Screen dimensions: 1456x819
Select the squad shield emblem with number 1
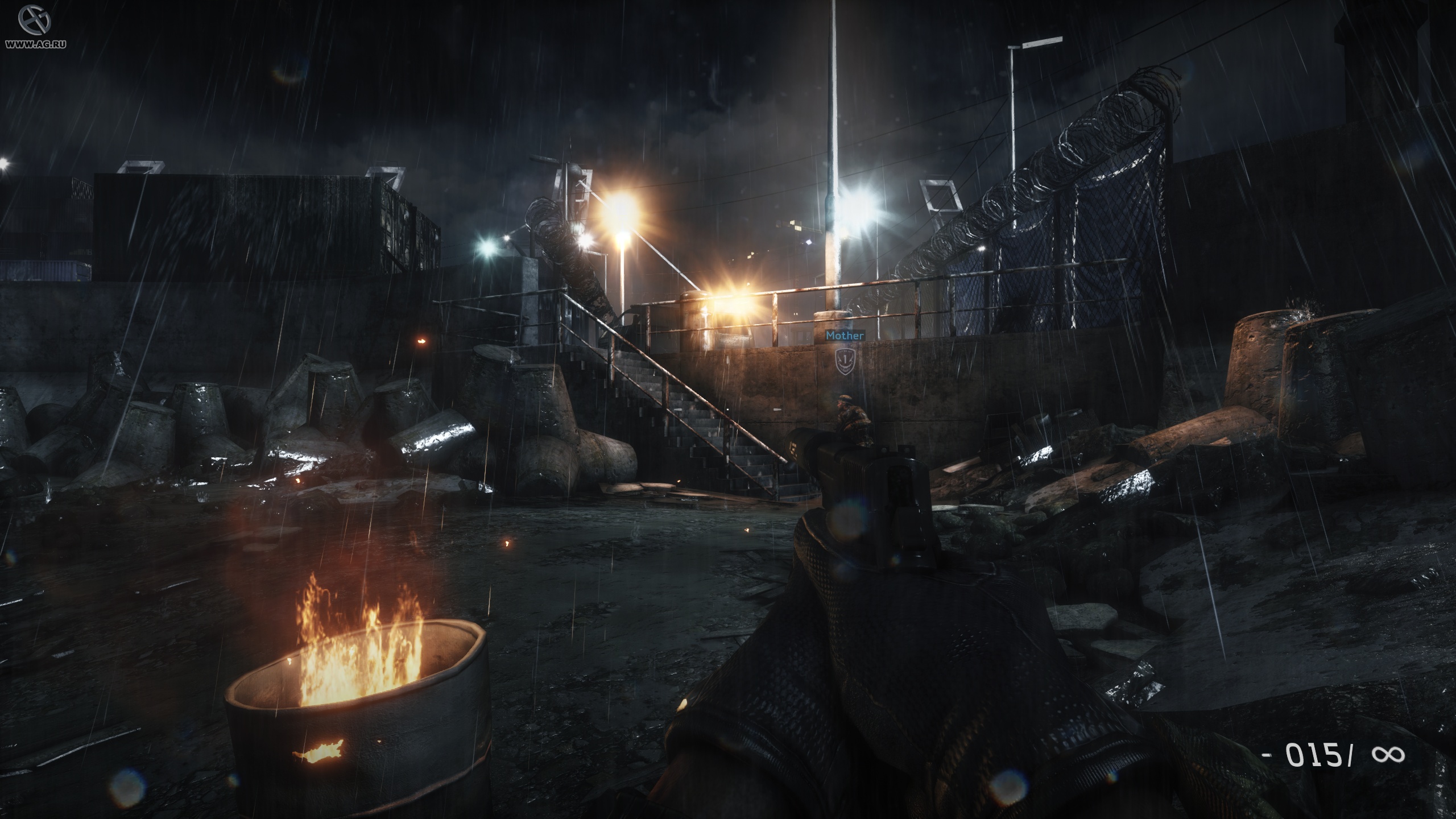pos(845,362)
